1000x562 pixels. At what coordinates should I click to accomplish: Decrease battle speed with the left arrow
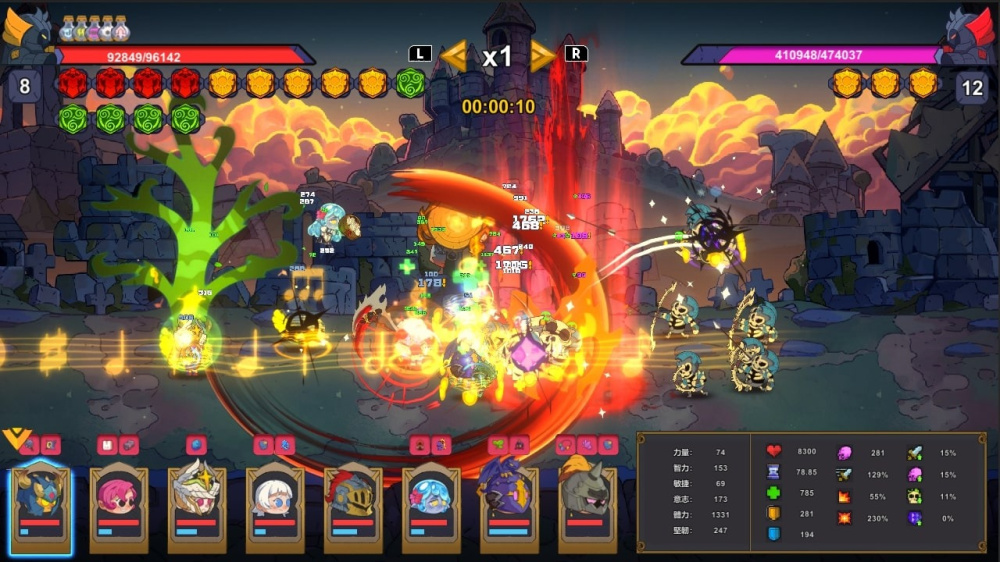point(454,55)
